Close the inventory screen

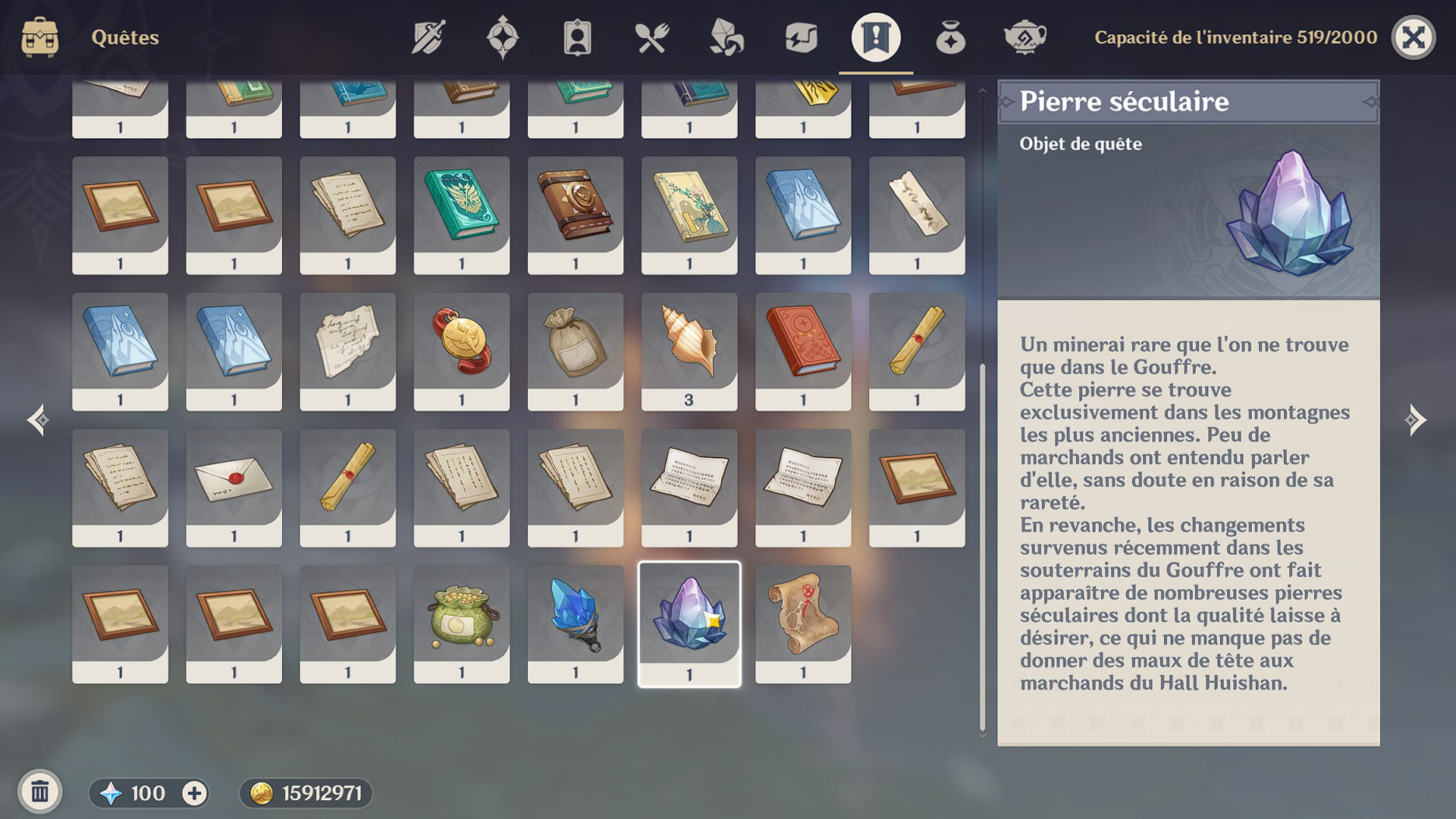[1413, 37]
